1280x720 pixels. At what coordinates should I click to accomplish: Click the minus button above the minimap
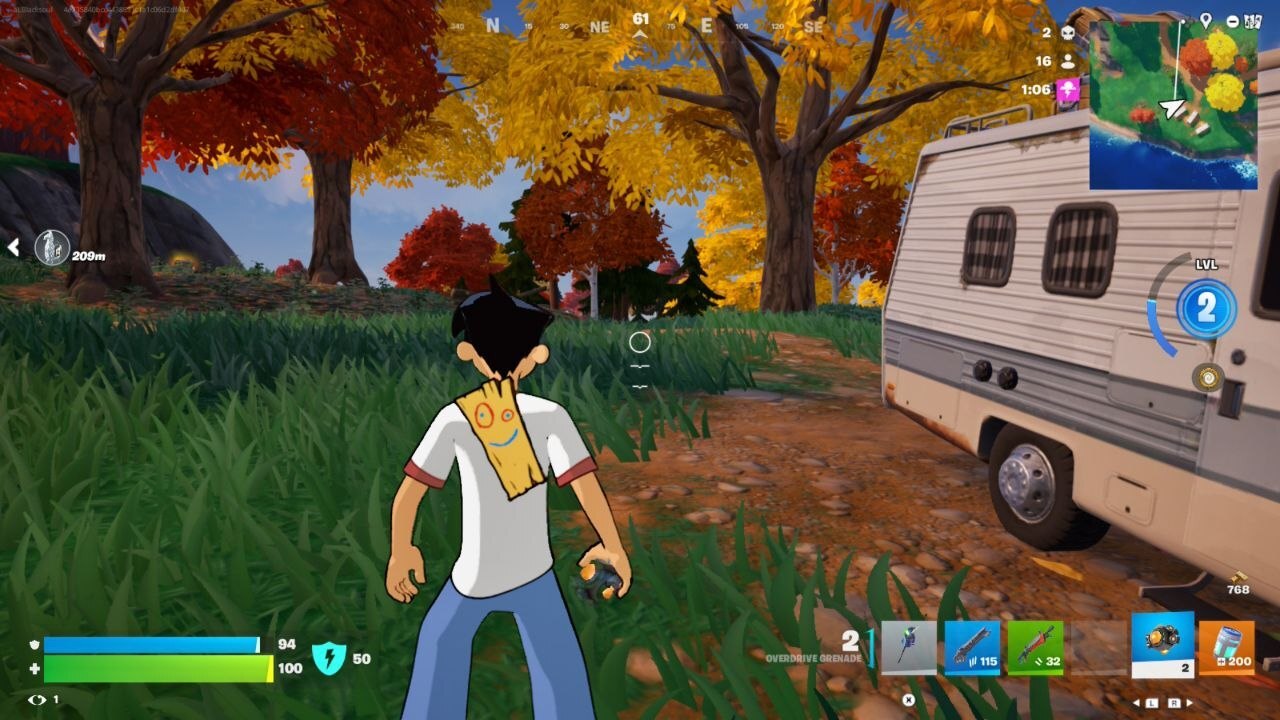coord(1232,21)
